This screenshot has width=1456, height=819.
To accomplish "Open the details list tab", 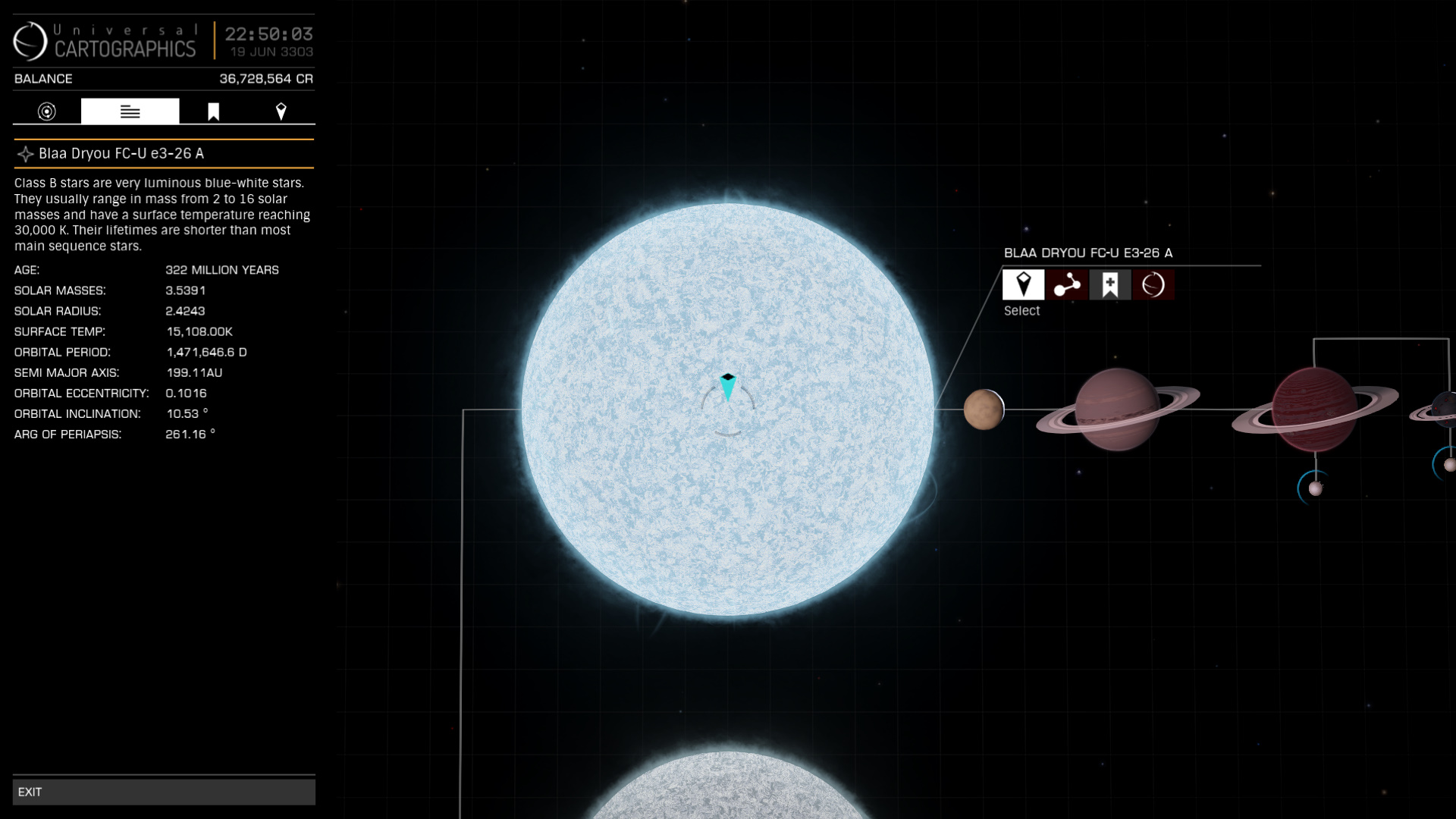I will [x=130, y=111].
